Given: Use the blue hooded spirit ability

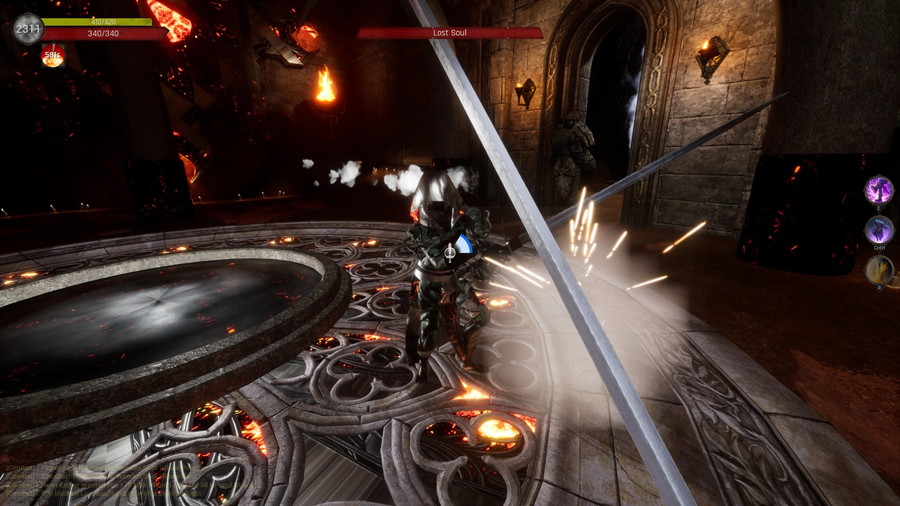Looking at the screenshot, I should [879, 230].
